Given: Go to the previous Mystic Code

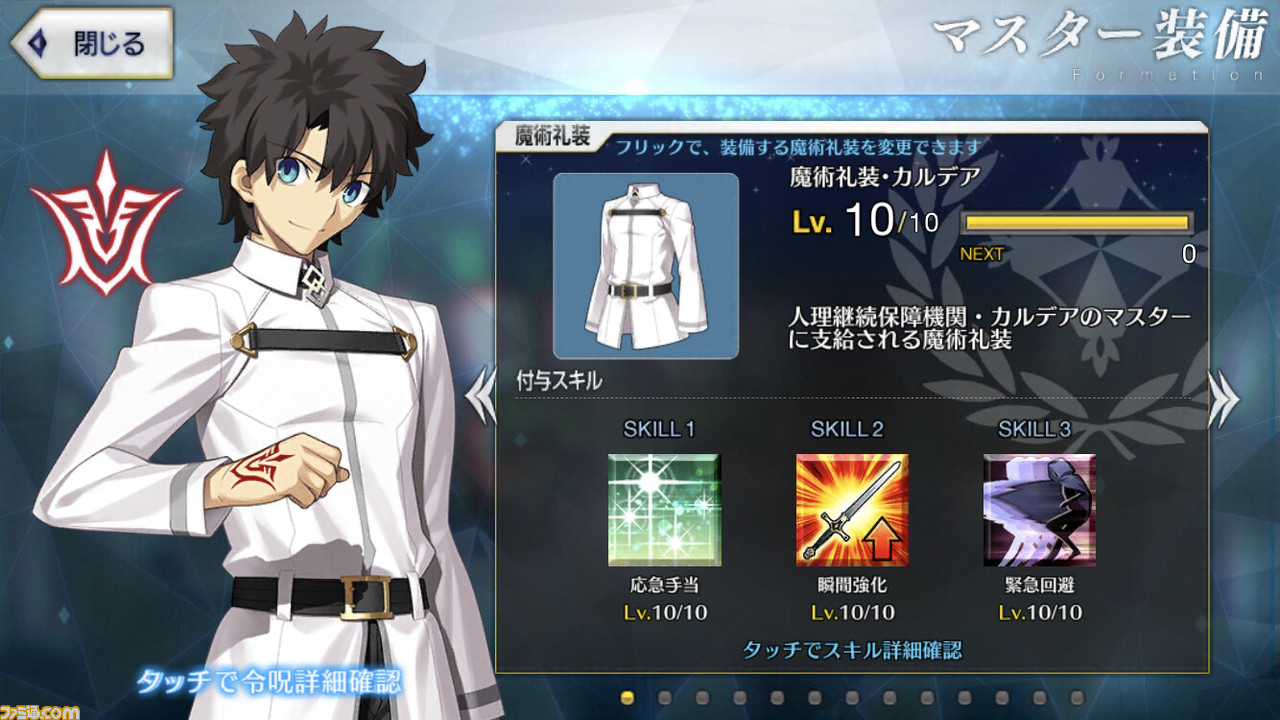Looking at the screenshot, I should pyautogui.click(x=481, y=398).
